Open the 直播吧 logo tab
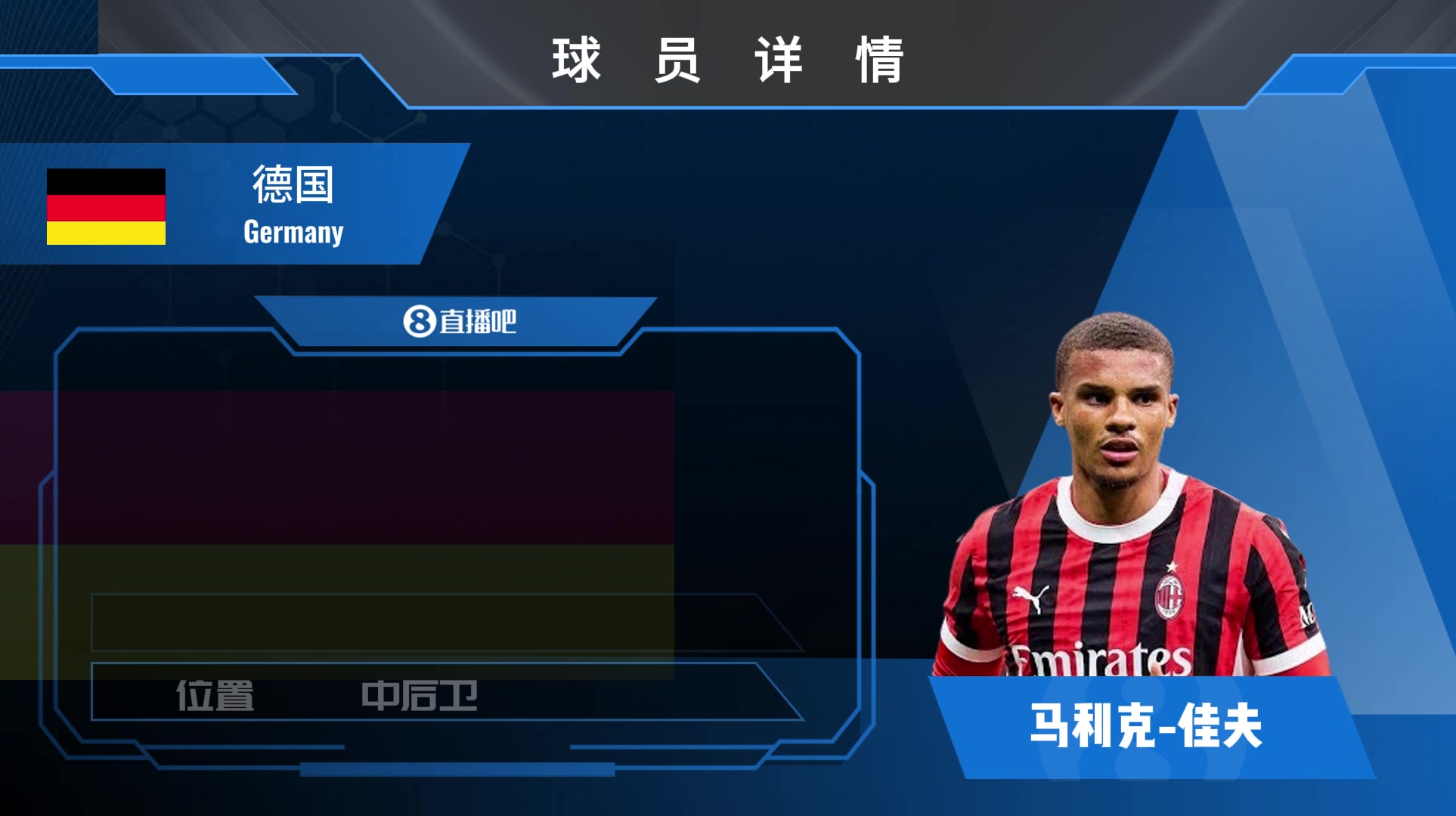 459,322
